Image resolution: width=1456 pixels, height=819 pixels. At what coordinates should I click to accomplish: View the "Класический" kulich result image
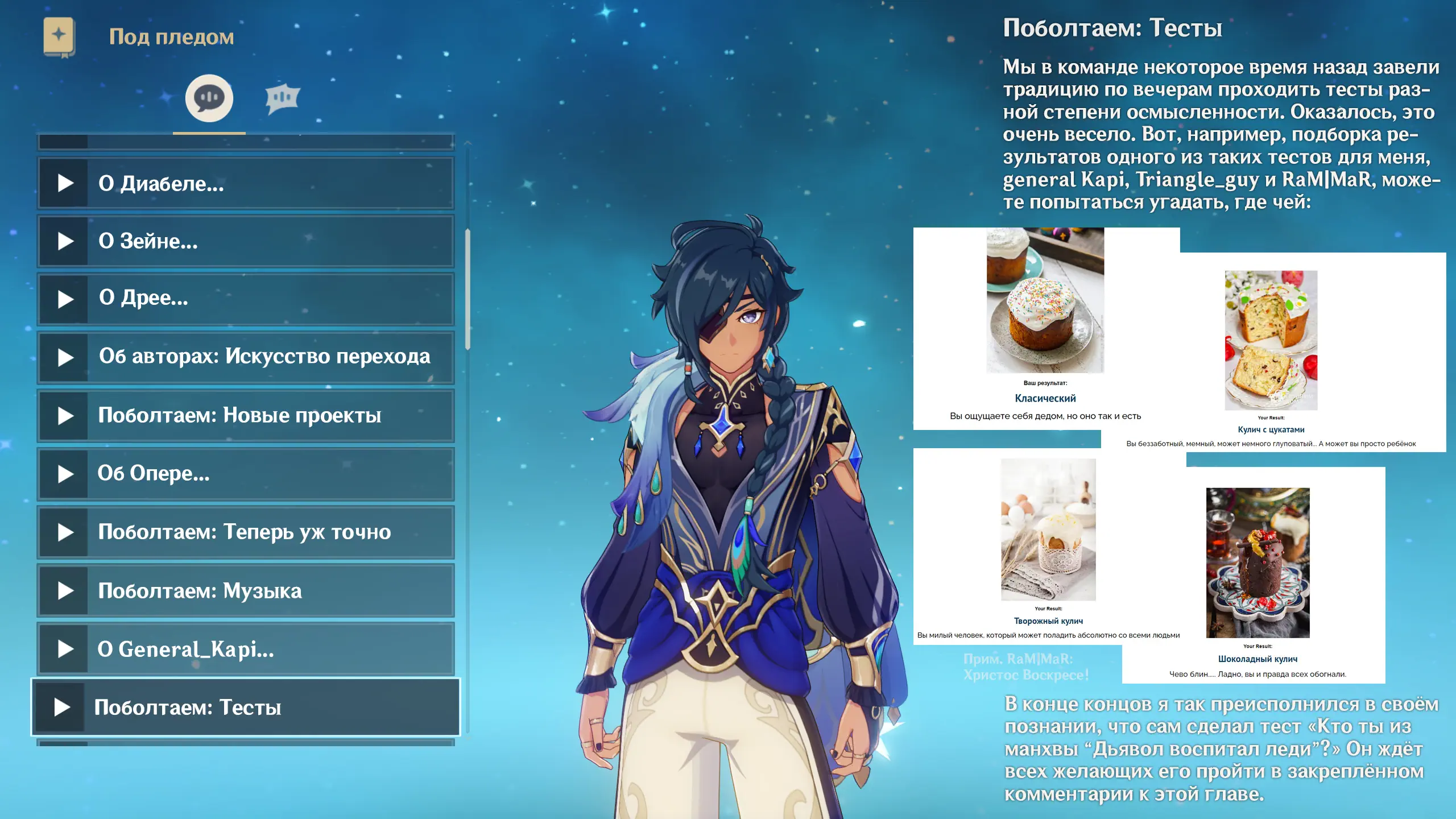pos(1045,300)
